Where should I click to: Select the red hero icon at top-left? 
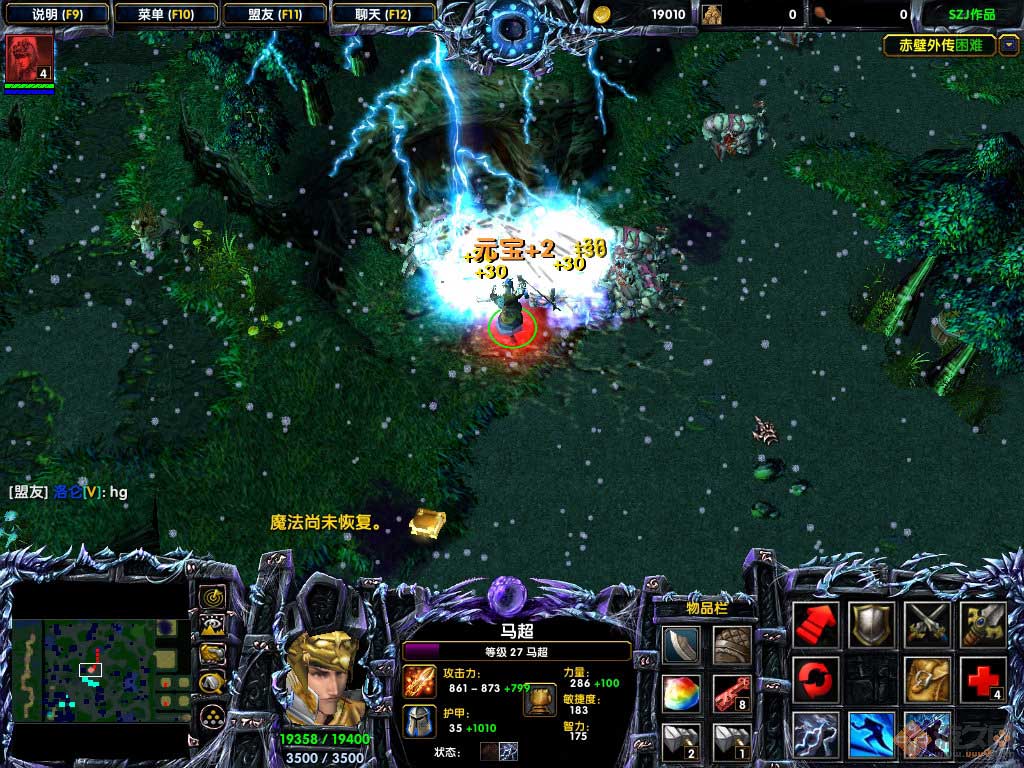click(29, 58)
